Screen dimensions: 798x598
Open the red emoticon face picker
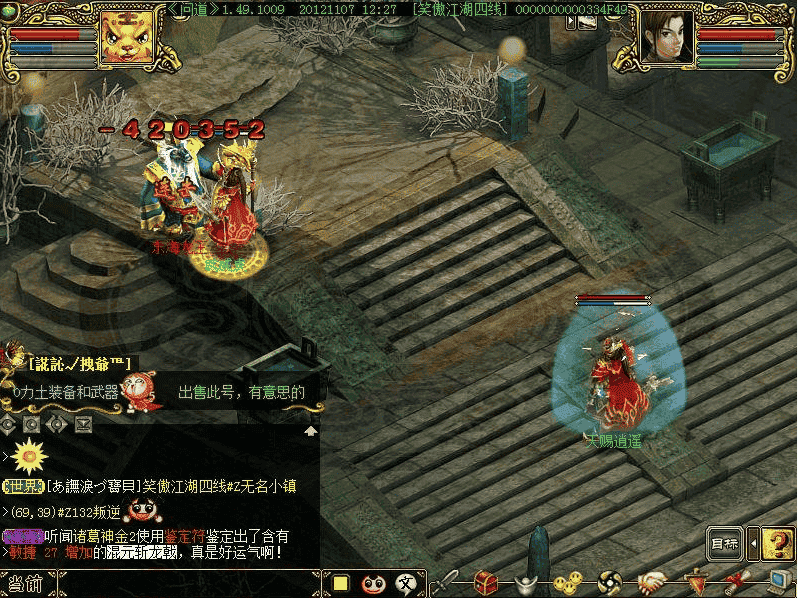[x=374, y=583]
